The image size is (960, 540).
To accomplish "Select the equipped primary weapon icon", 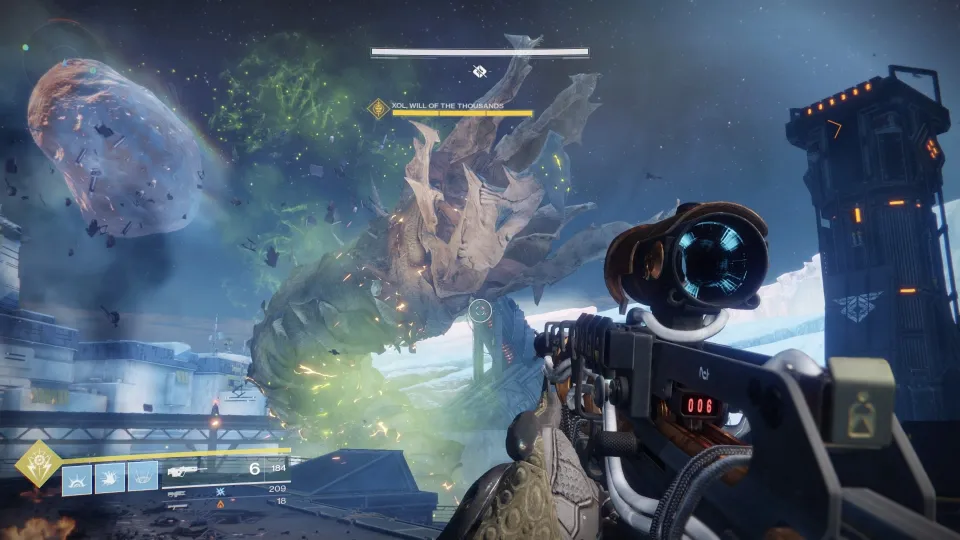I will (x=188, y=469).
